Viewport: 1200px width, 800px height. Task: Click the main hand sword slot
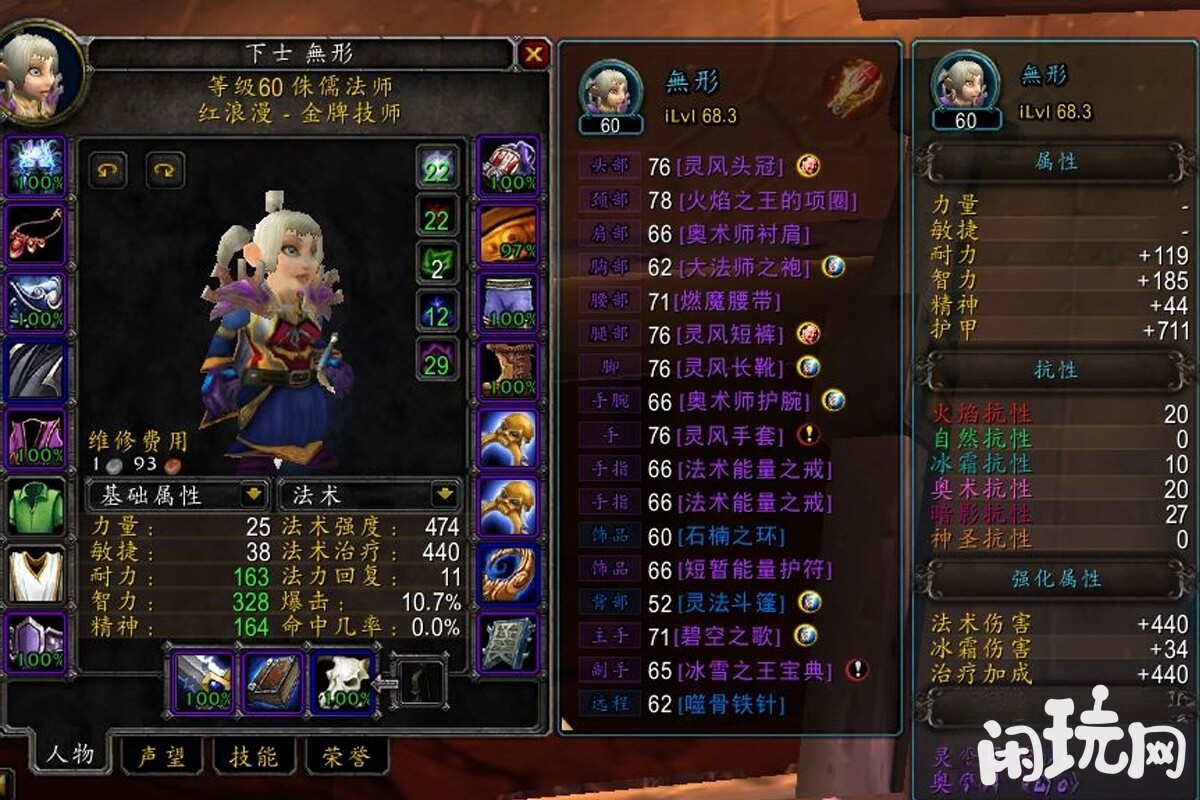(204, 680)
